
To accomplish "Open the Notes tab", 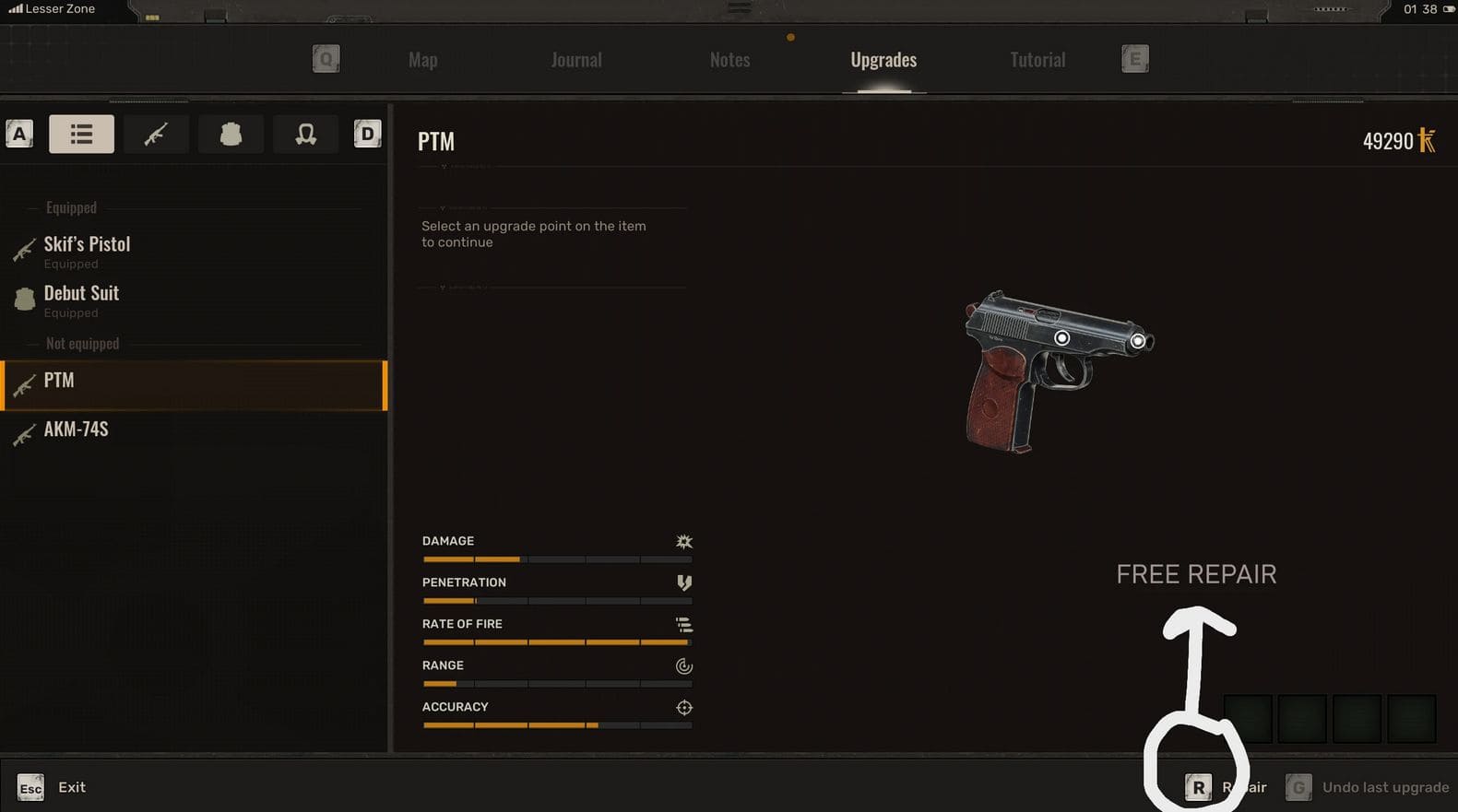I will pos(729,60).
